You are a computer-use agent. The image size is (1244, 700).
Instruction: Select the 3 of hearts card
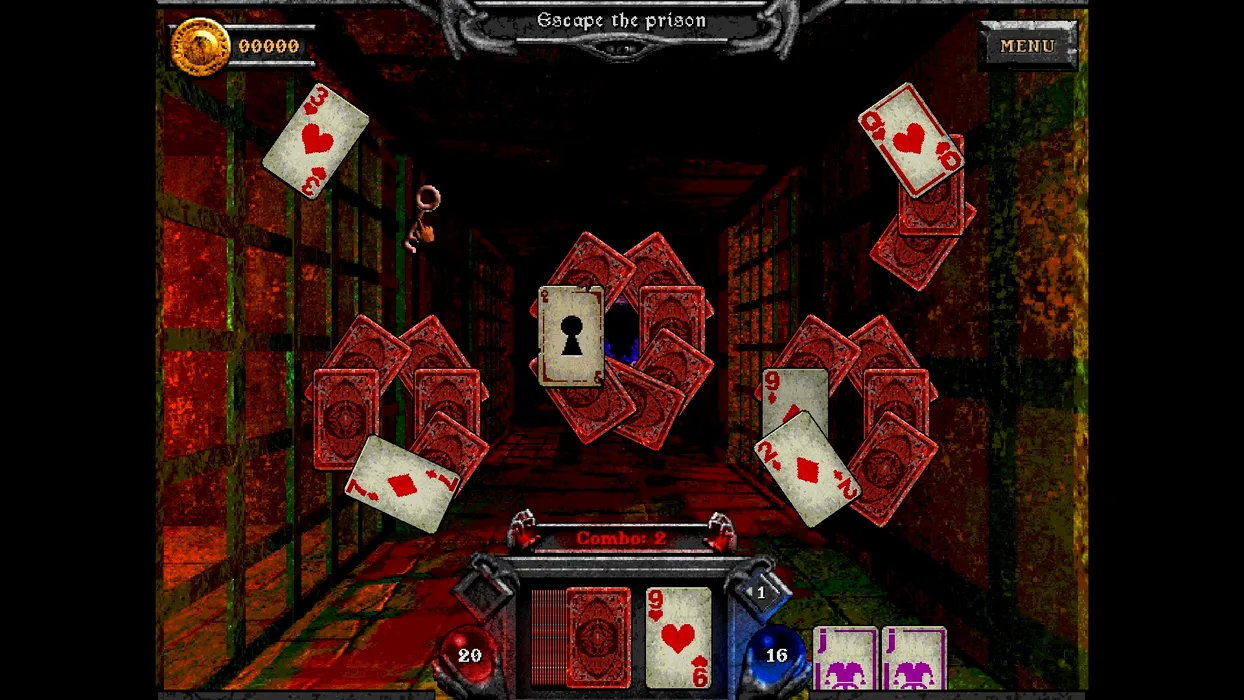[316, 141]
